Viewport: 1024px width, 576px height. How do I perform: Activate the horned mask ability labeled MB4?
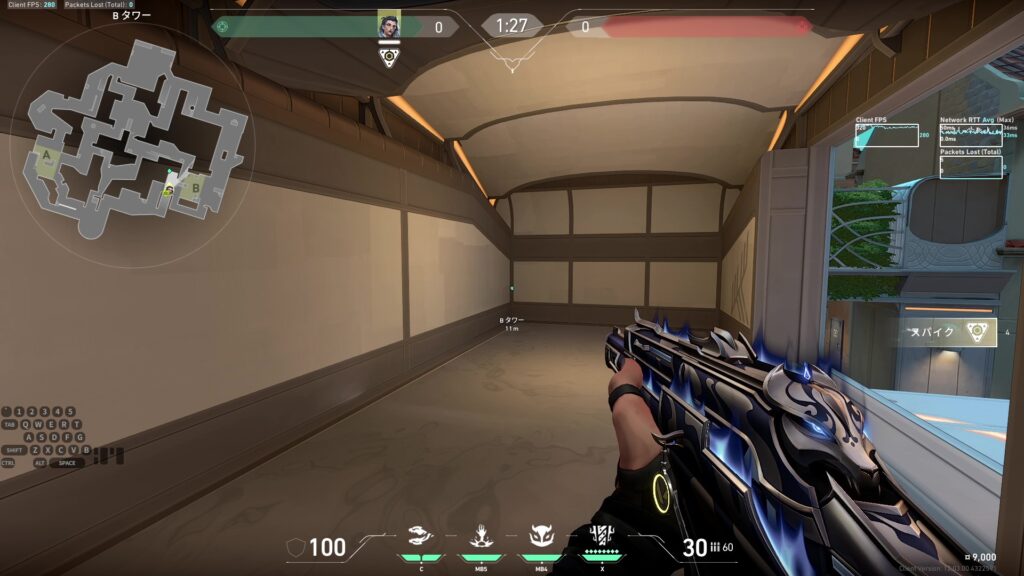541,536
